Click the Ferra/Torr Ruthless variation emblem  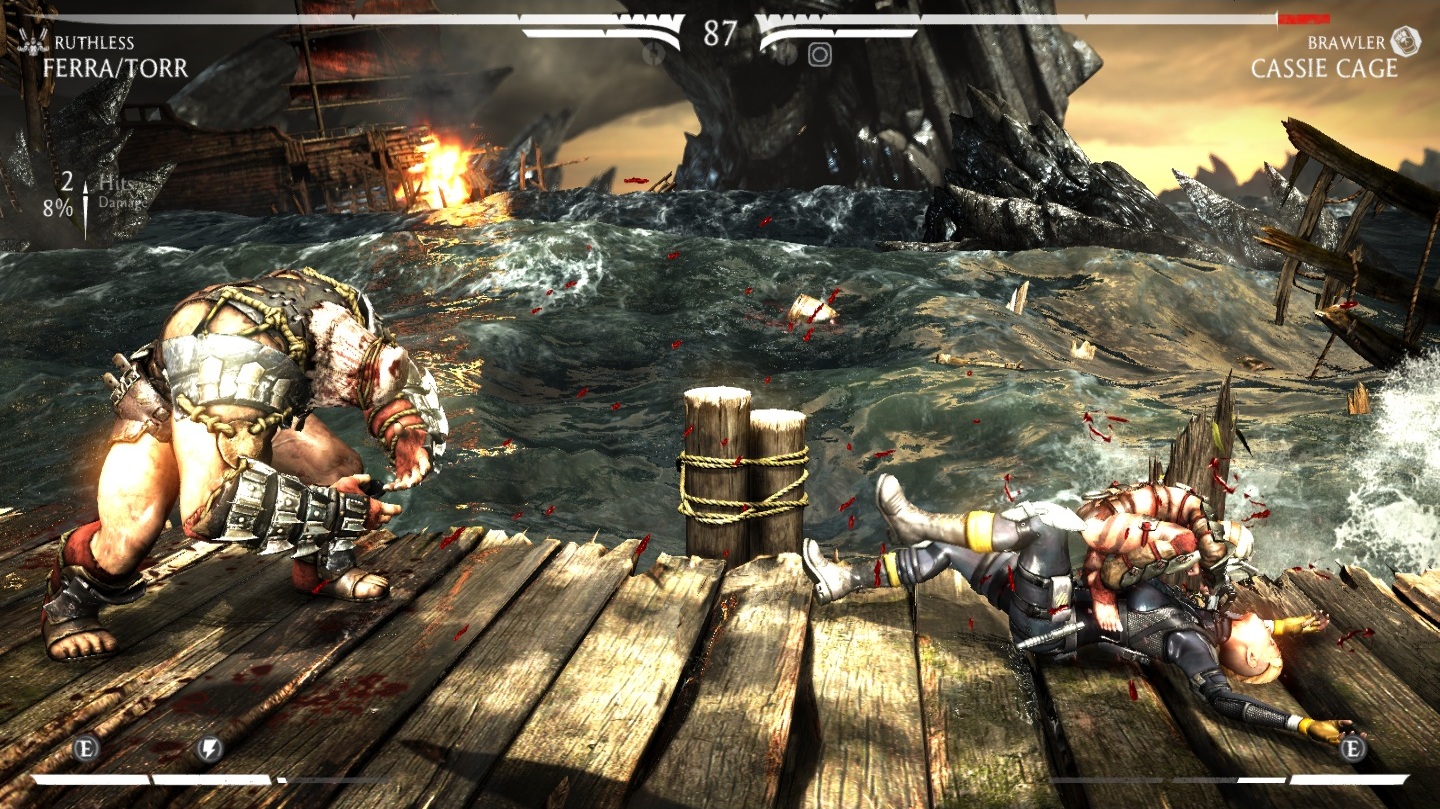(x=33, y=43)
